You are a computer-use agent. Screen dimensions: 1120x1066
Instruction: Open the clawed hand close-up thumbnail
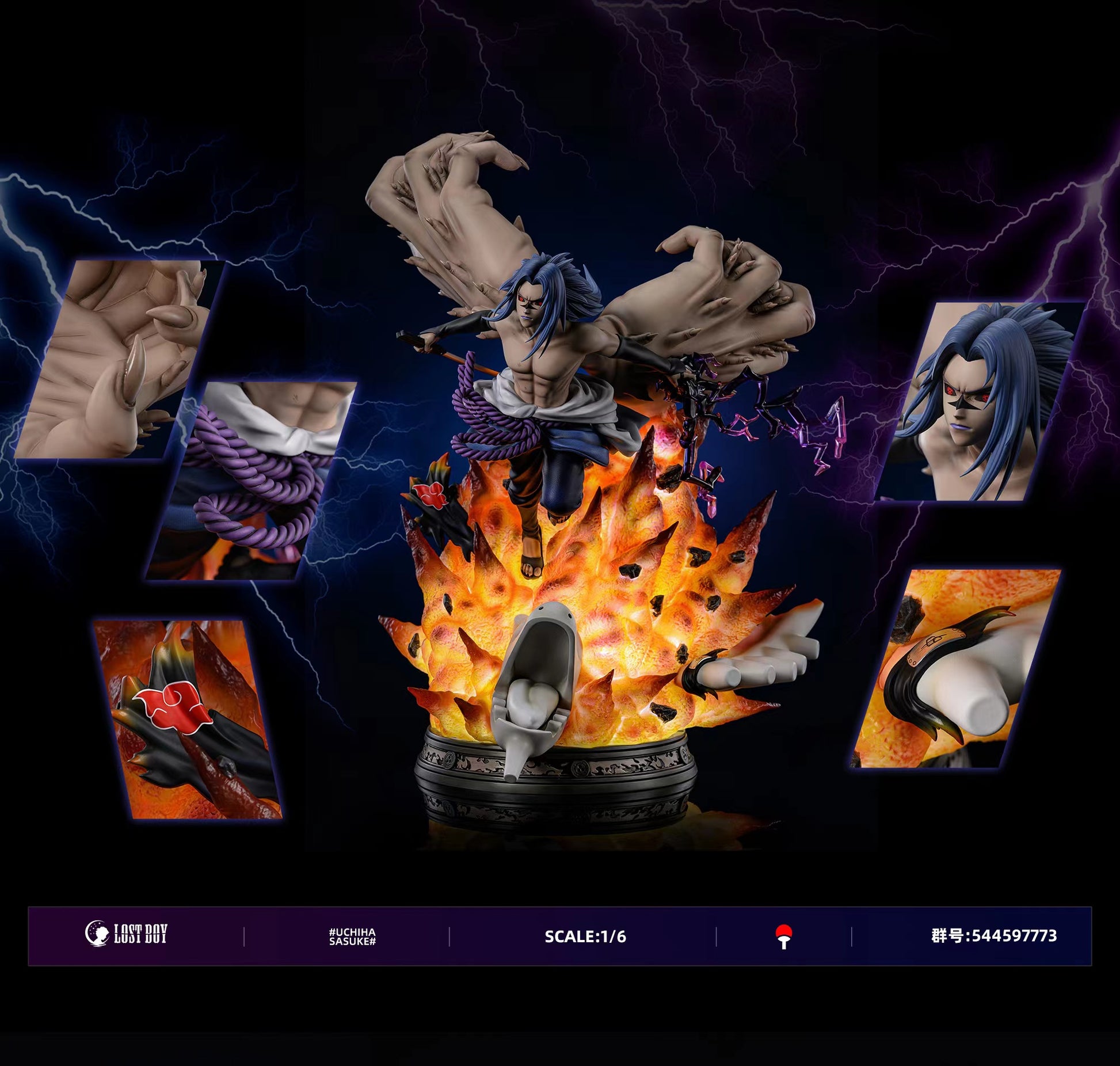118,360
